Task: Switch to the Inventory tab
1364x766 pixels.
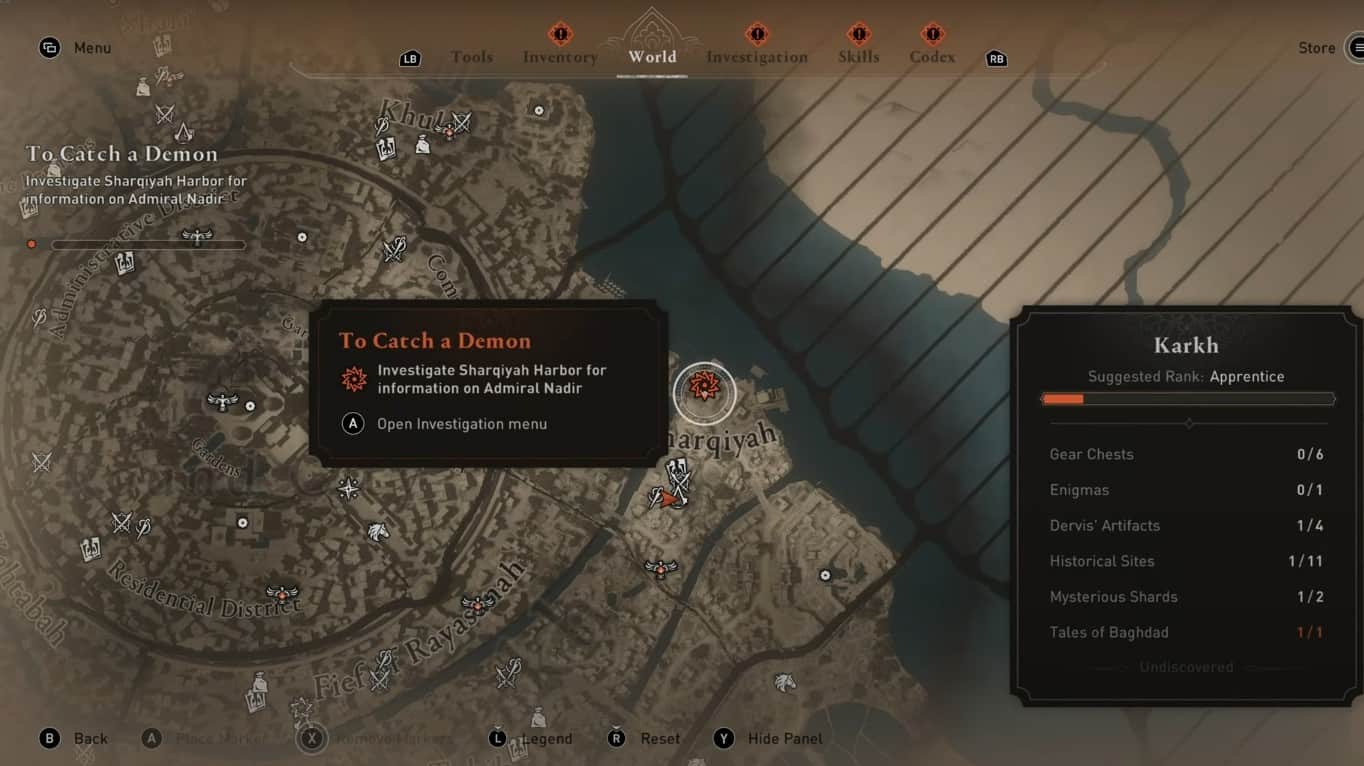Action: tap(559, 57)
